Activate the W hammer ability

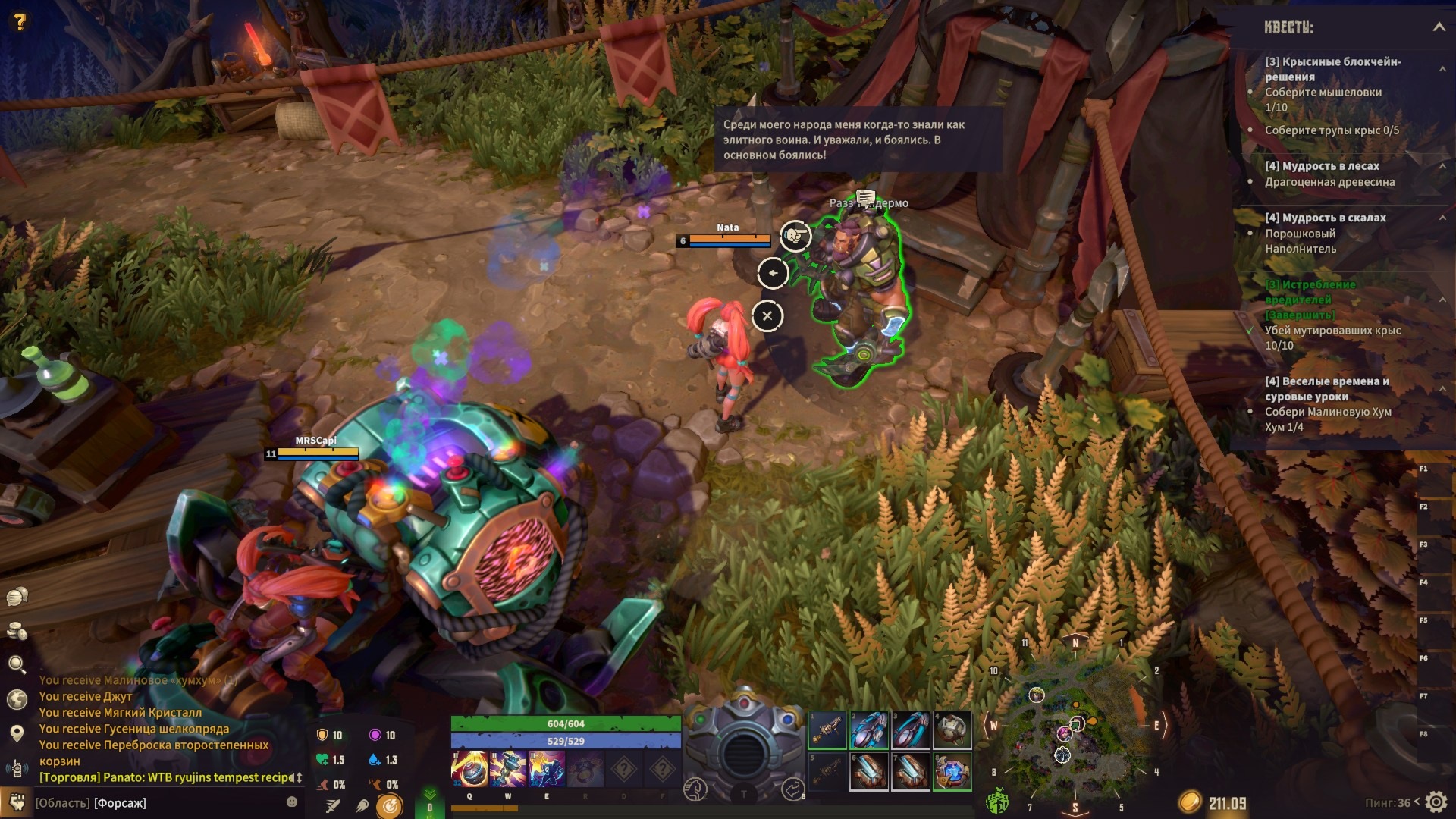pos(508,768)
